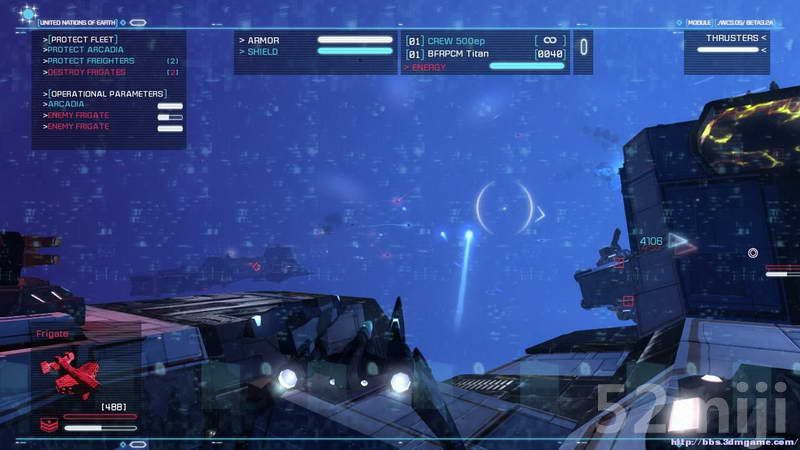The width and height of the screenshot is (800, 450).
Task: Click the Operational Parameters header
Action: pos(105,93)
